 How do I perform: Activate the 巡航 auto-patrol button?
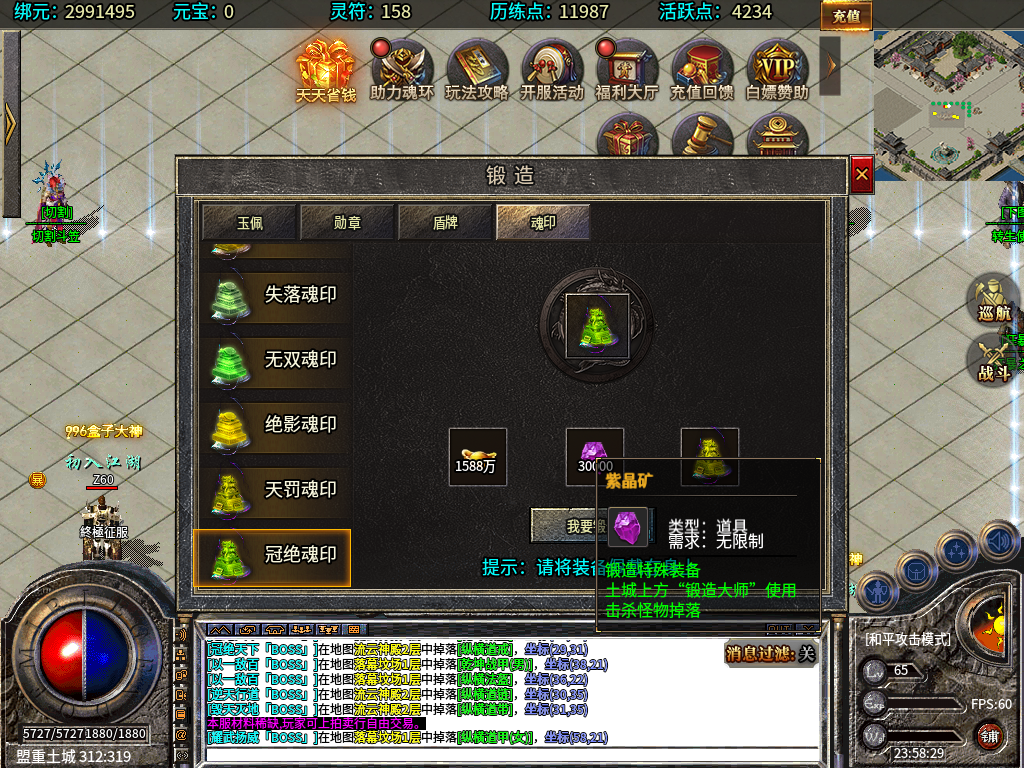(x=994, y=300)
